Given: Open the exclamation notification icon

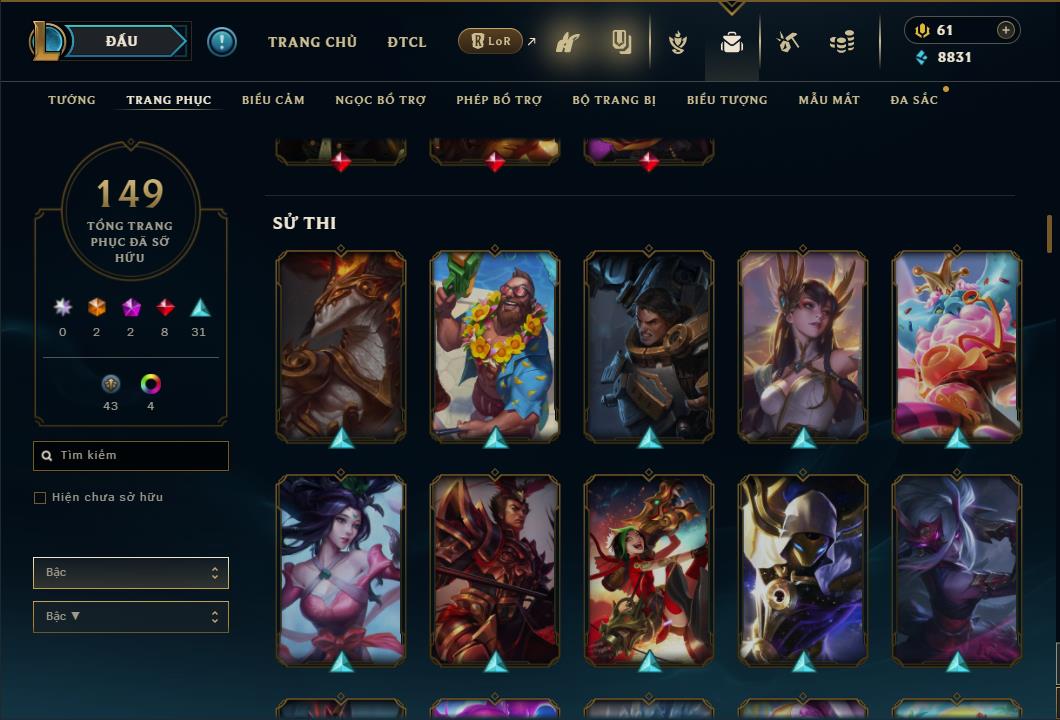Looking at the screenshot, I should click(222, 42).
